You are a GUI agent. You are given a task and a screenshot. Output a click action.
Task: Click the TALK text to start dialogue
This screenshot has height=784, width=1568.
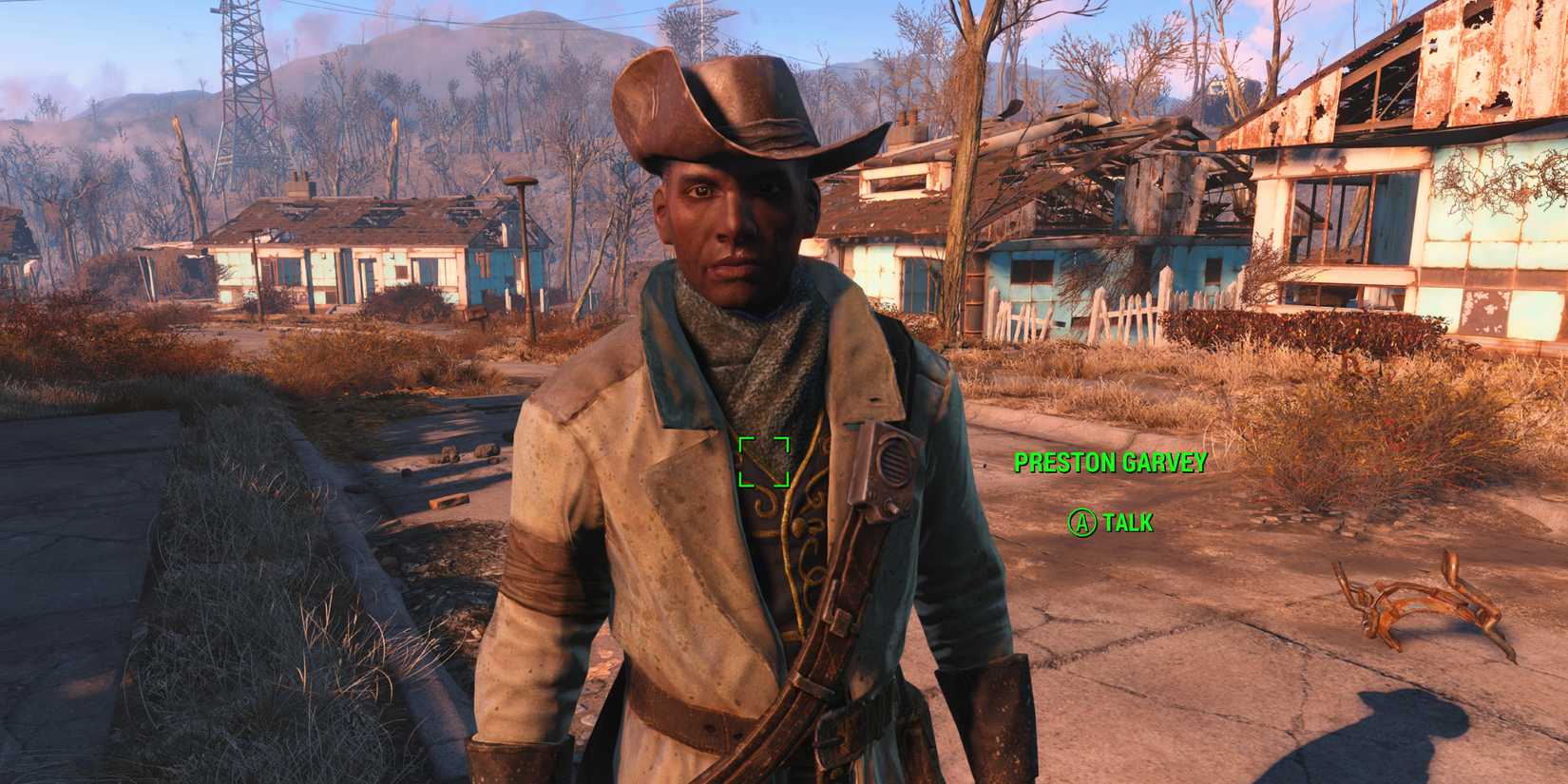[1126, 521]
